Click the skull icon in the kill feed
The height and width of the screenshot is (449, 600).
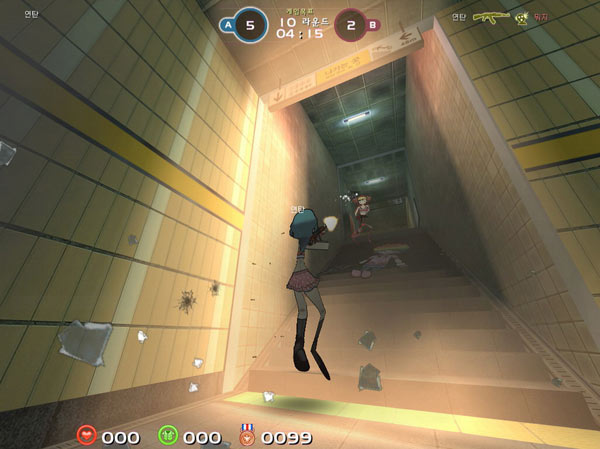coord(521,17)
